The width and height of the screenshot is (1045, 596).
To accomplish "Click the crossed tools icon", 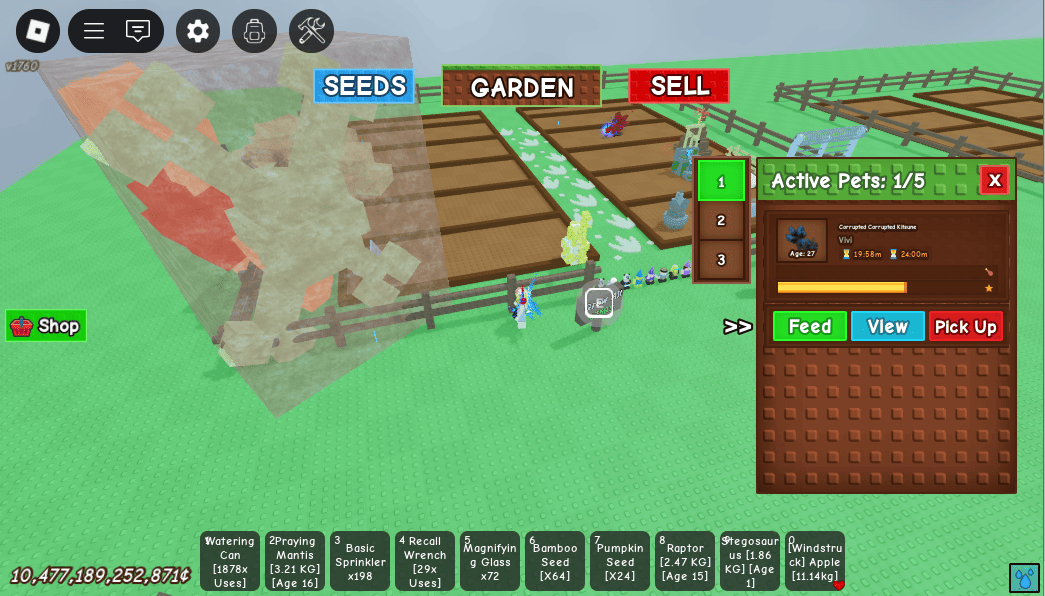I will click(311, 31).
